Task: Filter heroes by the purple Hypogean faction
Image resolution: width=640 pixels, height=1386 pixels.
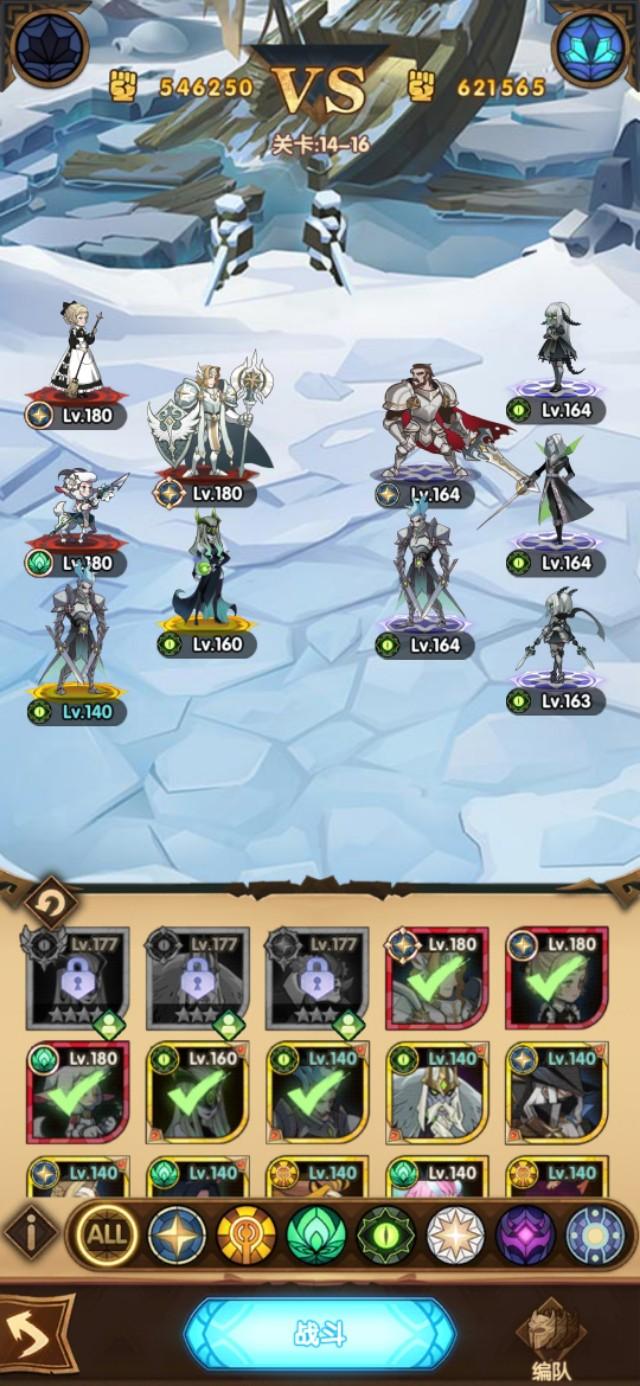Action: pyautogui.click(x=526, y=1235)
